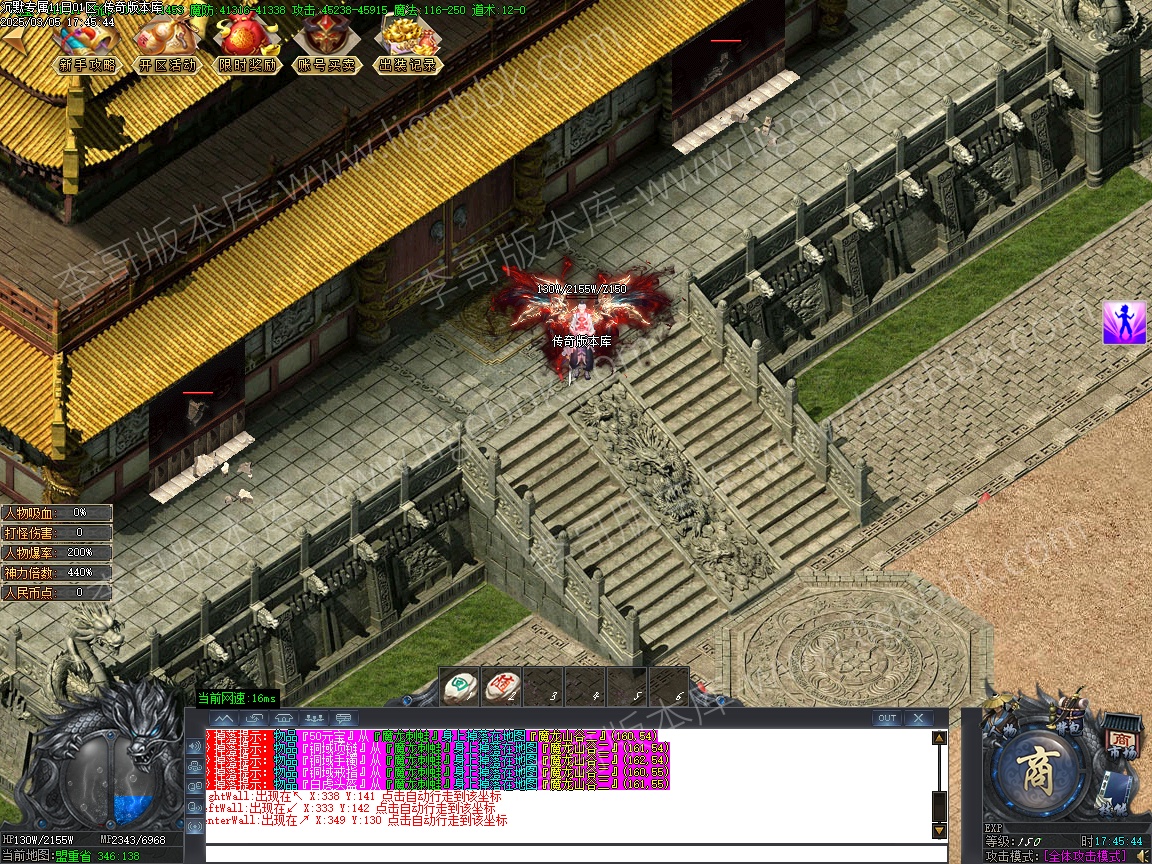
Task: Click the OUT button on the chat panel
Action: [x=886, y=718]
